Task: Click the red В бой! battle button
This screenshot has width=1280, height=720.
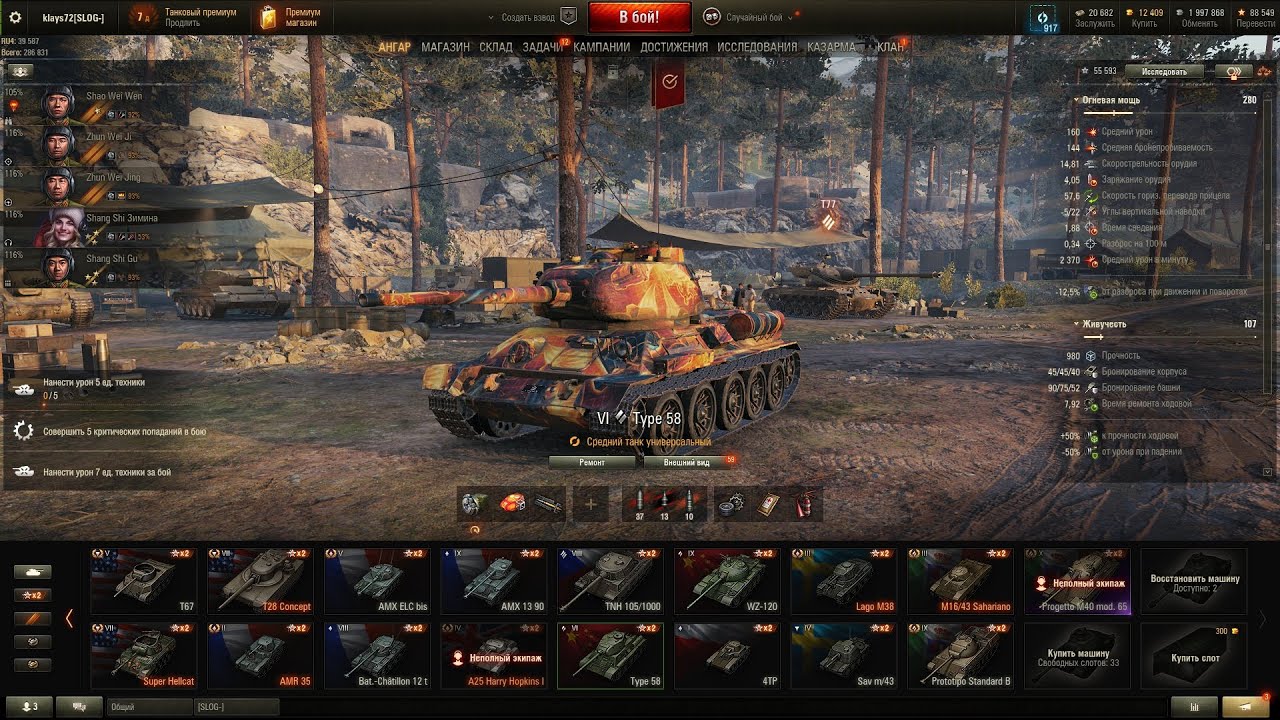Action: point(639,17)
